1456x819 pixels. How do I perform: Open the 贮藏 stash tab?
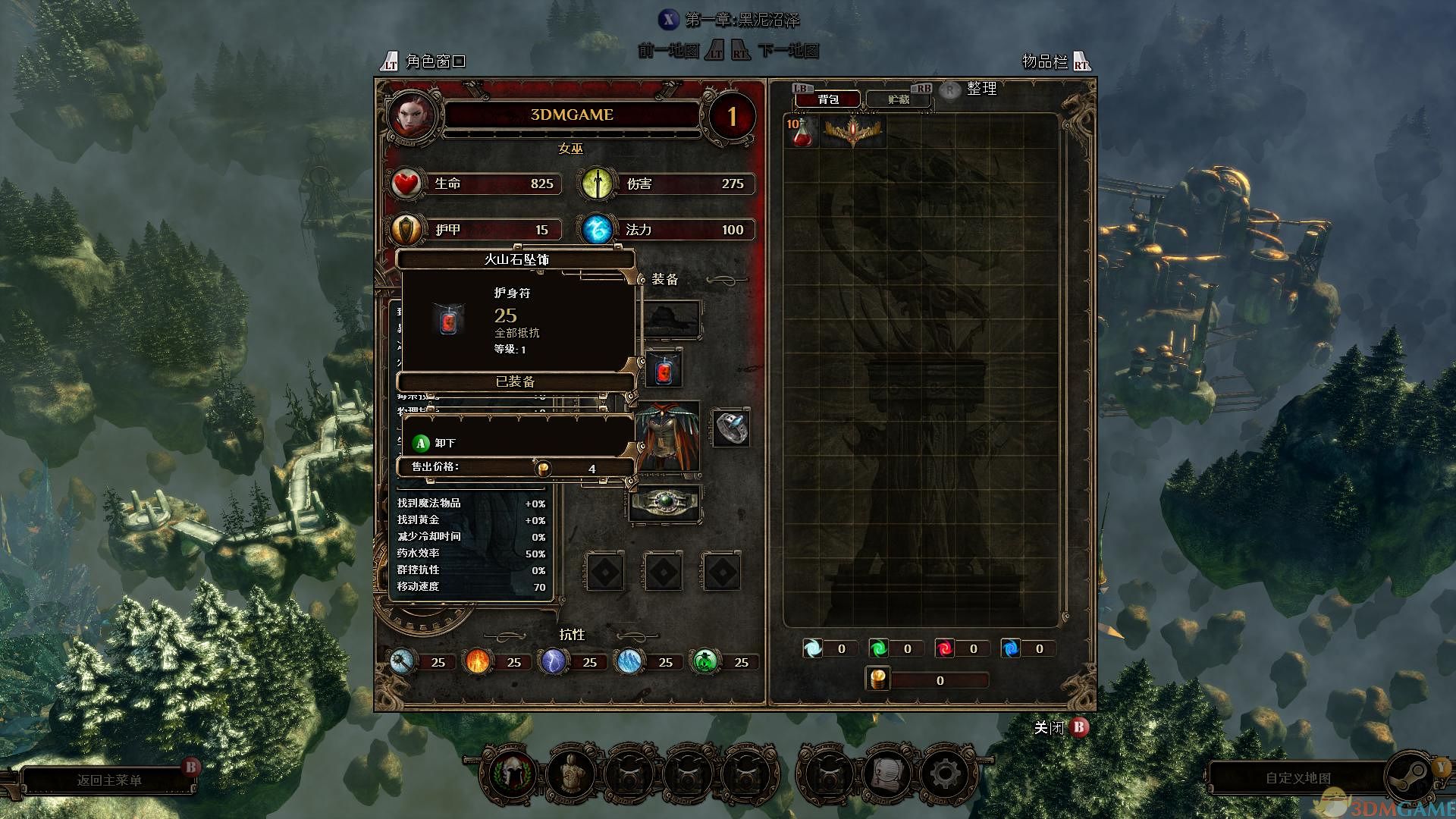[x=899, y=99]
